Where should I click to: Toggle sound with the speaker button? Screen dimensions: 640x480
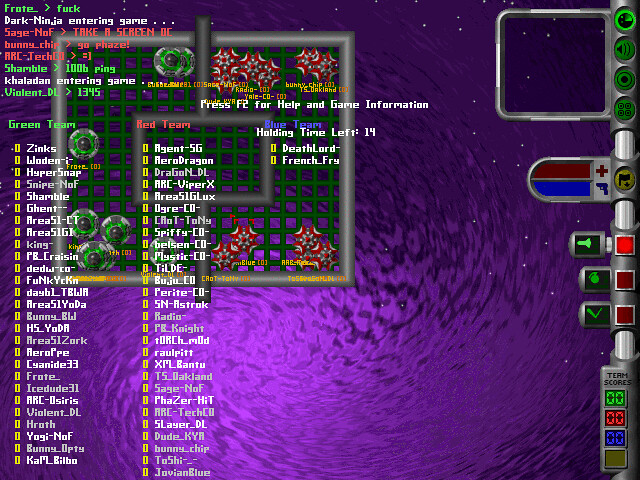coord(626,49)
